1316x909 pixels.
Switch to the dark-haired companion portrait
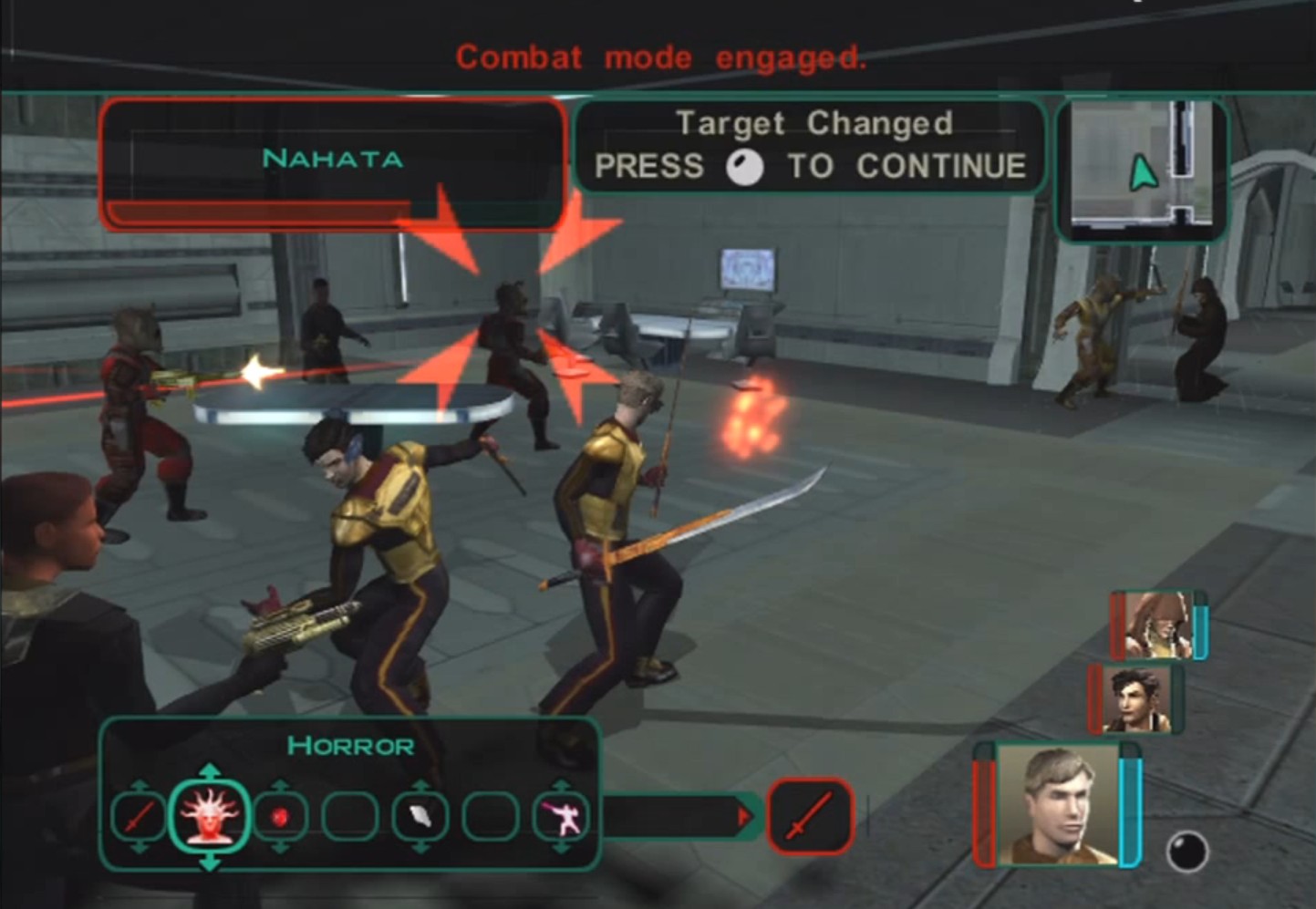coord(1135,700)
